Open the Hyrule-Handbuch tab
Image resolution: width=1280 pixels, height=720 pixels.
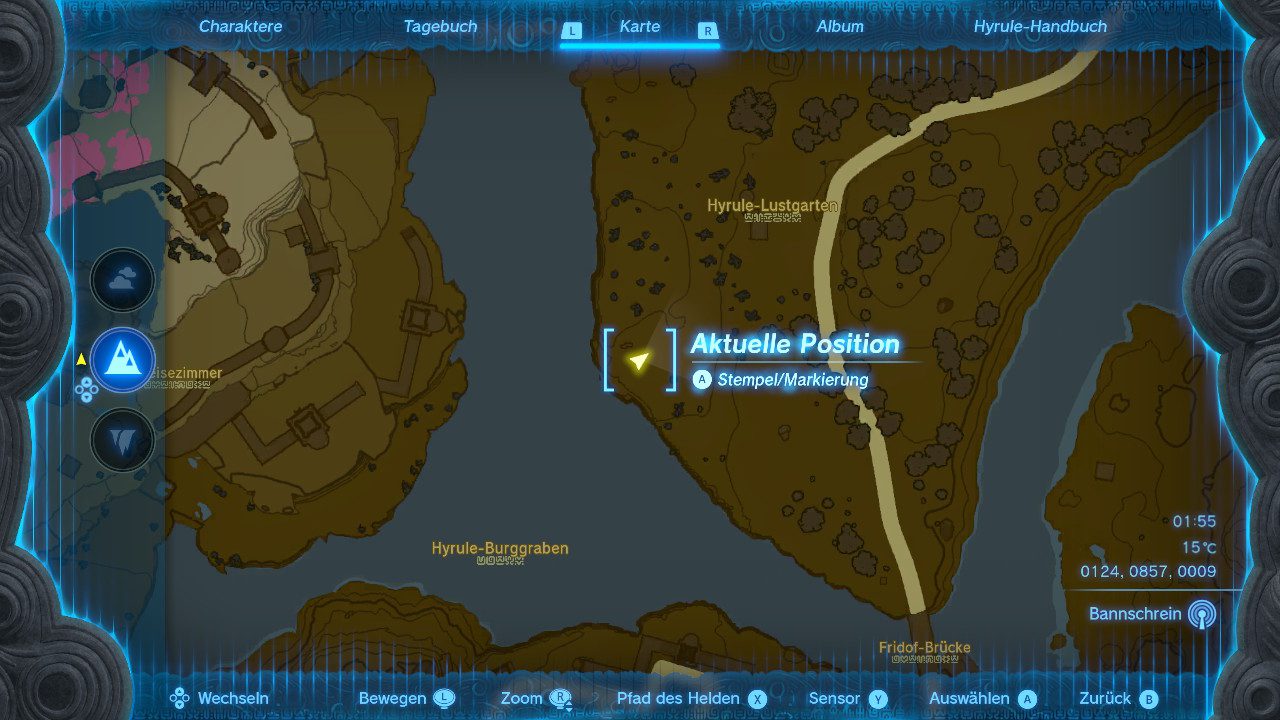(x=1040, y=27)
